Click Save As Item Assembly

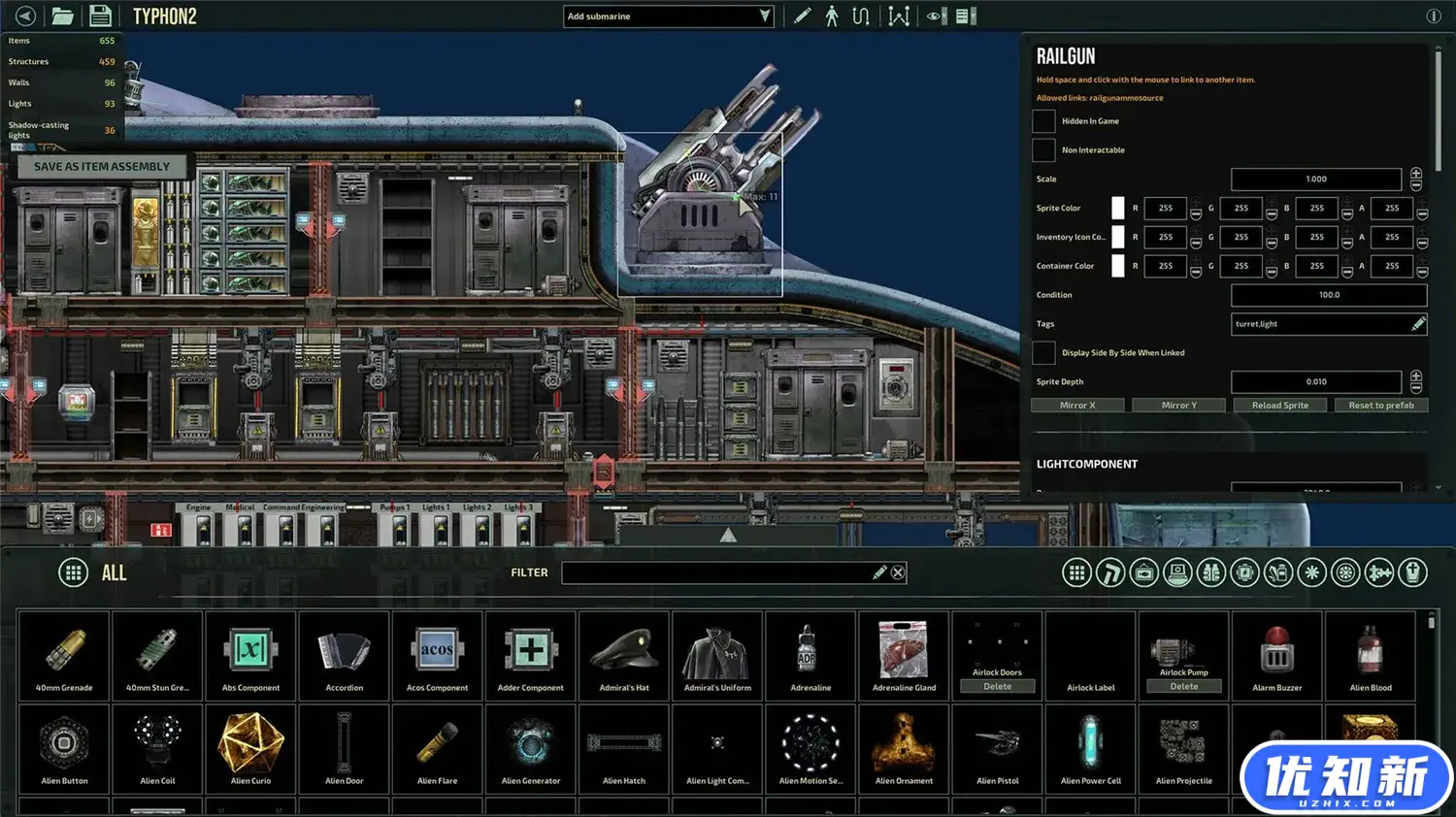point(102,167)
